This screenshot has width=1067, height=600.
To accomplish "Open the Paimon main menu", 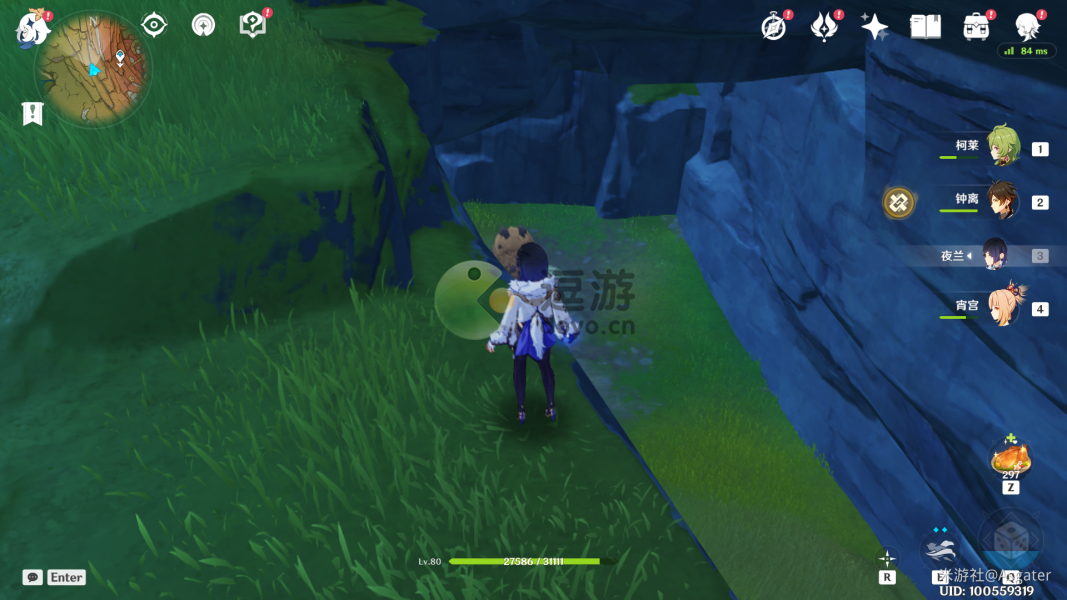I will 32,29.
